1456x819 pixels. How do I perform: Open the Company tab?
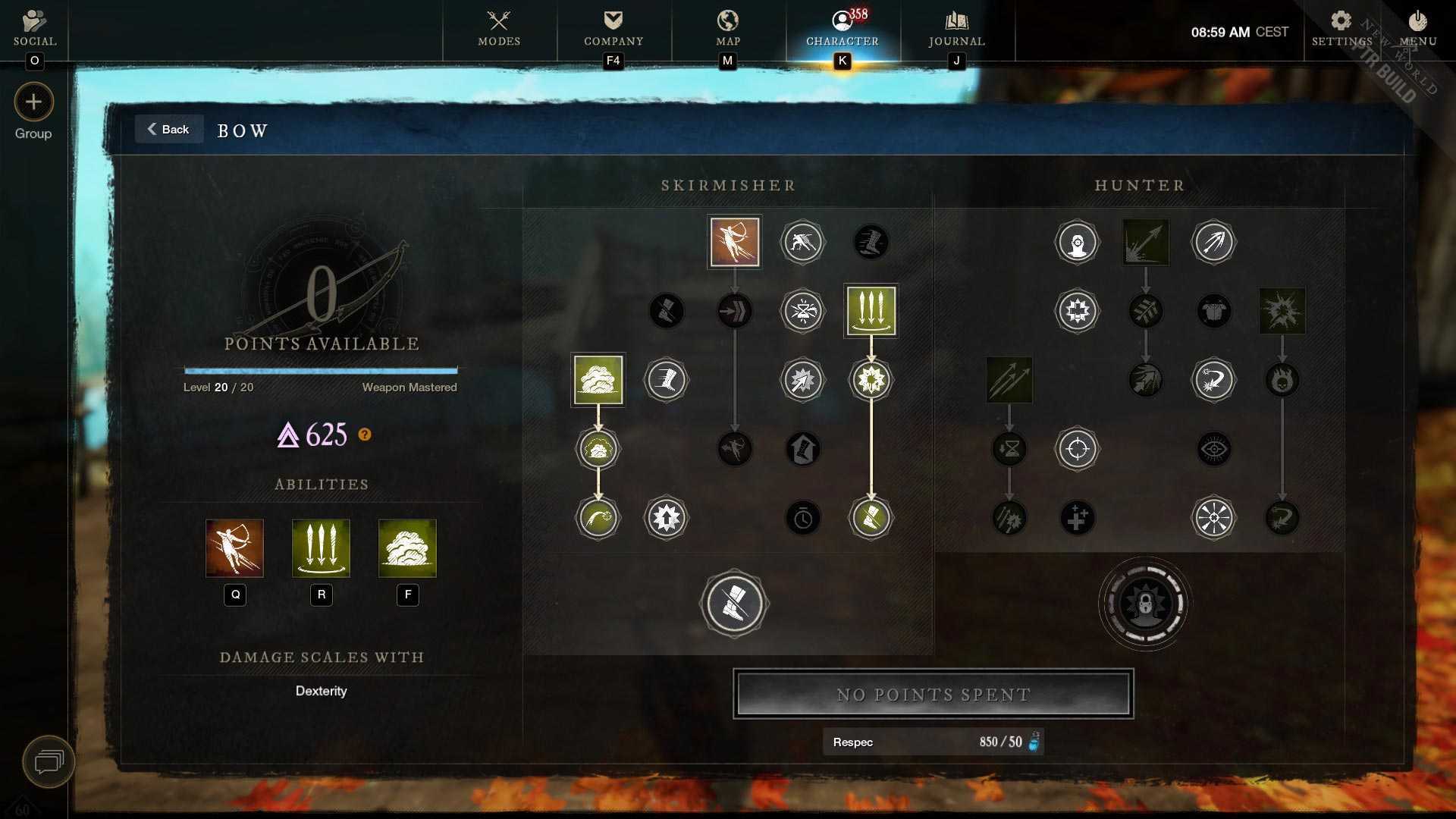[x=613, y=28]
